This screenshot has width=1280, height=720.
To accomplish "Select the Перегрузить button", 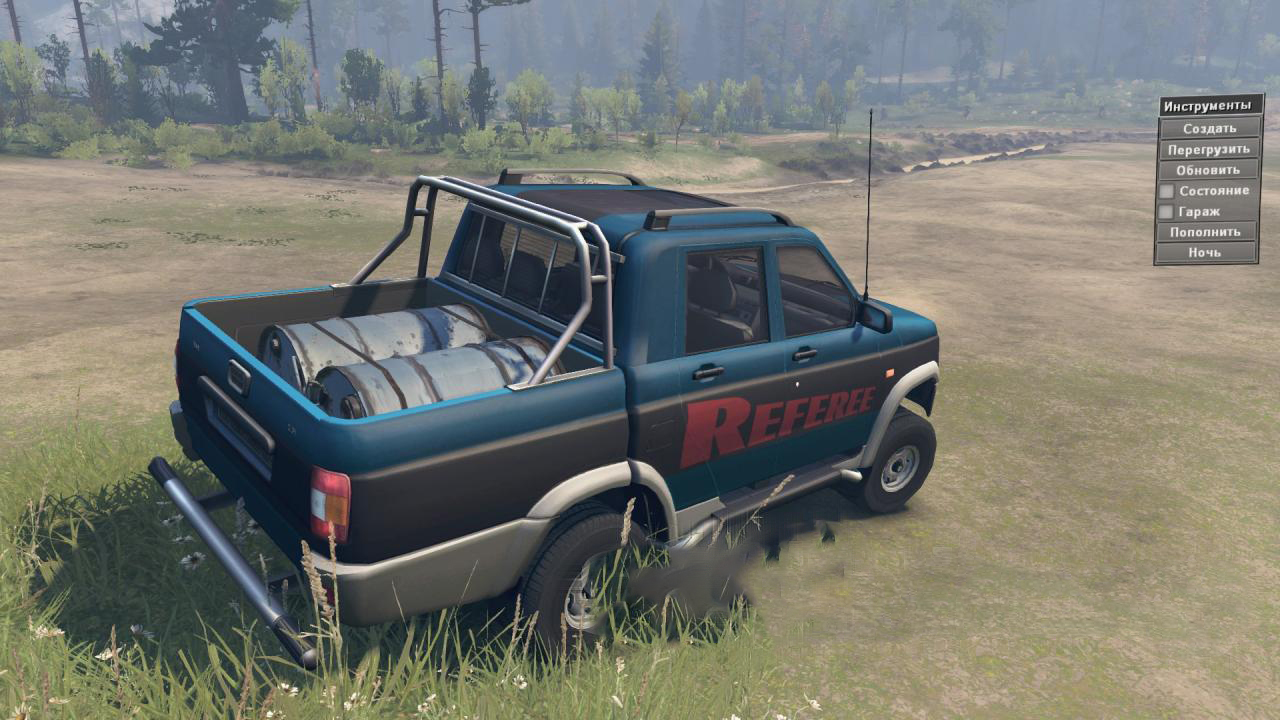I will click(1208, 149).
